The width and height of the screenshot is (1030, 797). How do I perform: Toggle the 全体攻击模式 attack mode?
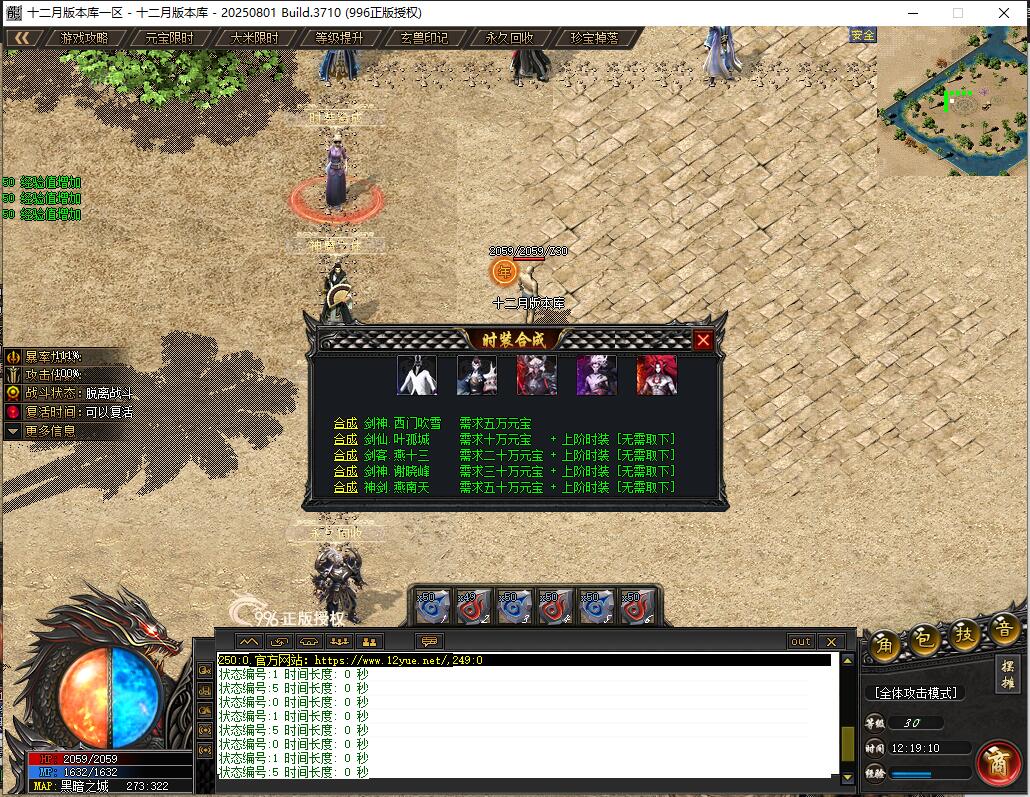[x=915, y=693]
